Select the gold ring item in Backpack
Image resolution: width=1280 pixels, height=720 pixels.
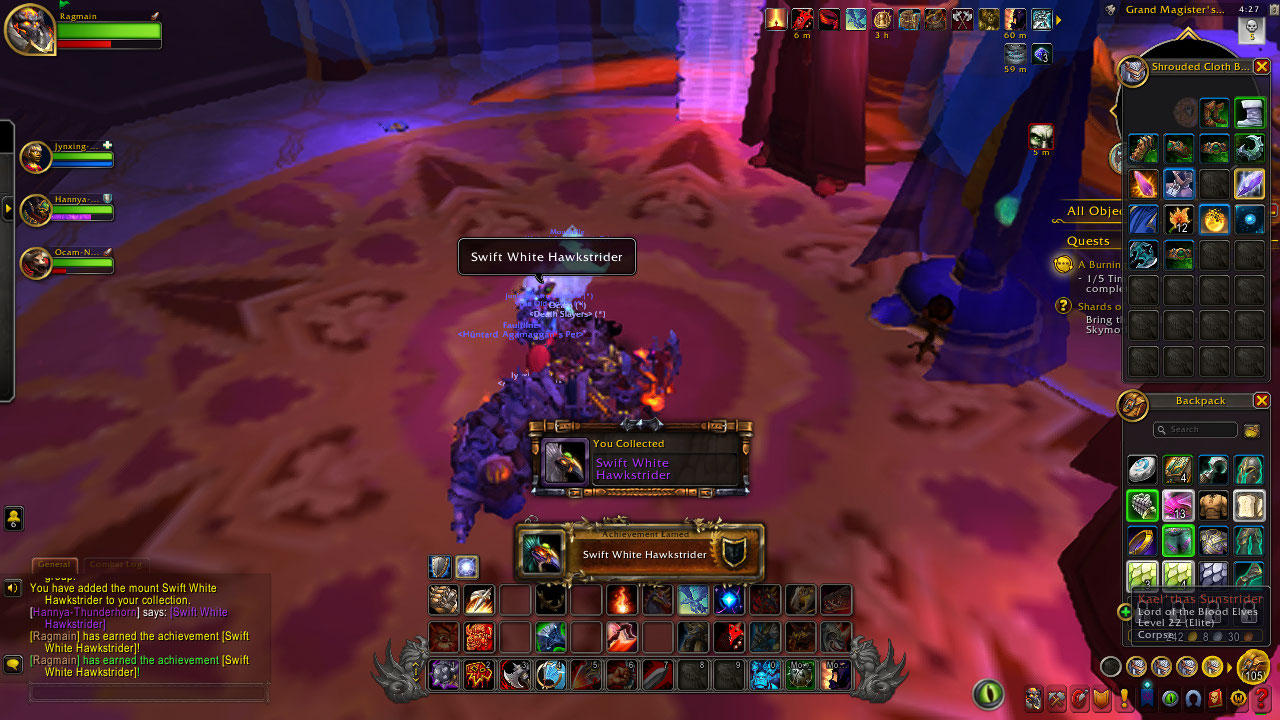click(x=1143, y=541)
